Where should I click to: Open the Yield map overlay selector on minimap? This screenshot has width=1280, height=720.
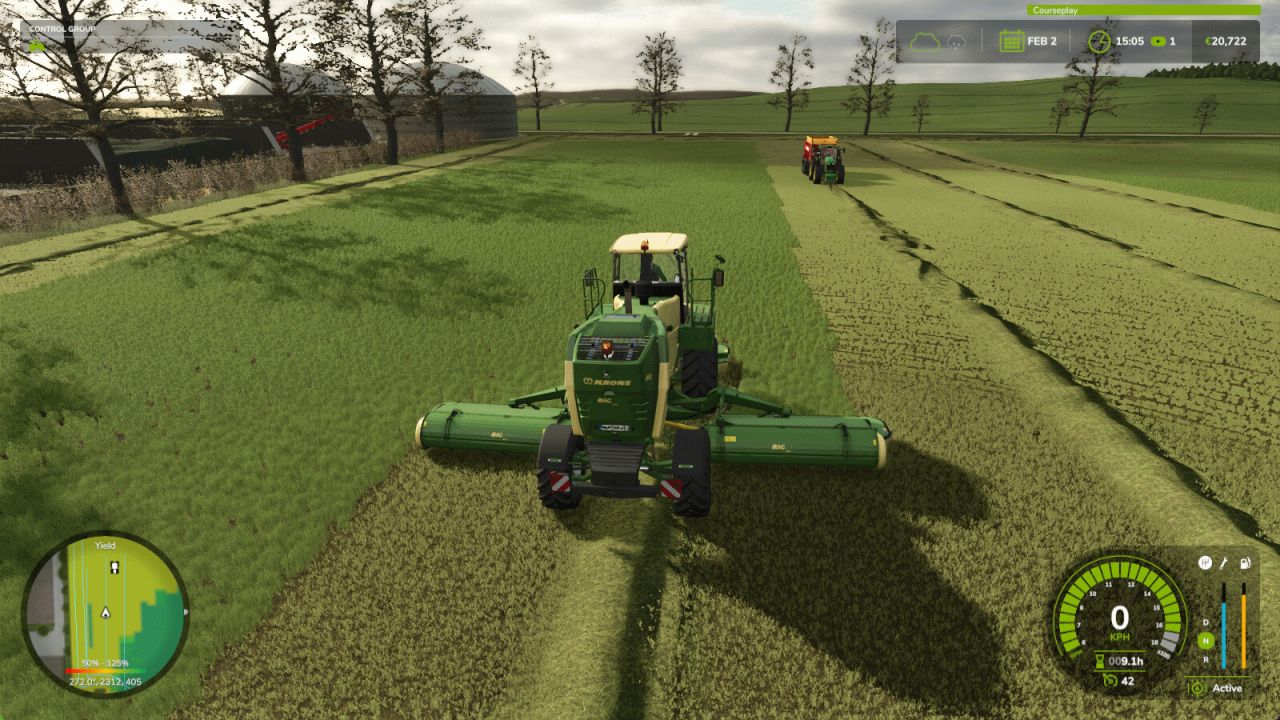point(105,544)
